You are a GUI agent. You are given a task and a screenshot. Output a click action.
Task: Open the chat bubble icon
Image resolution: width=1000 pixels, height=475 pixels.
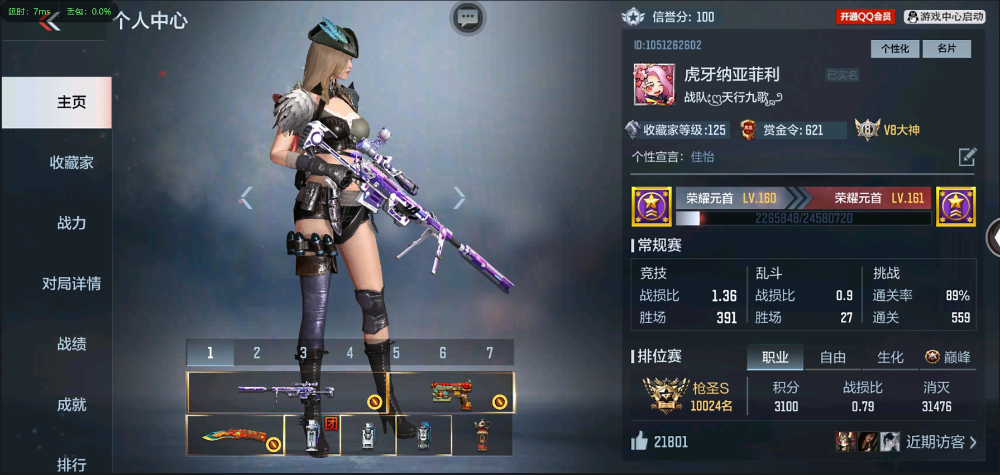coord(467,17)
